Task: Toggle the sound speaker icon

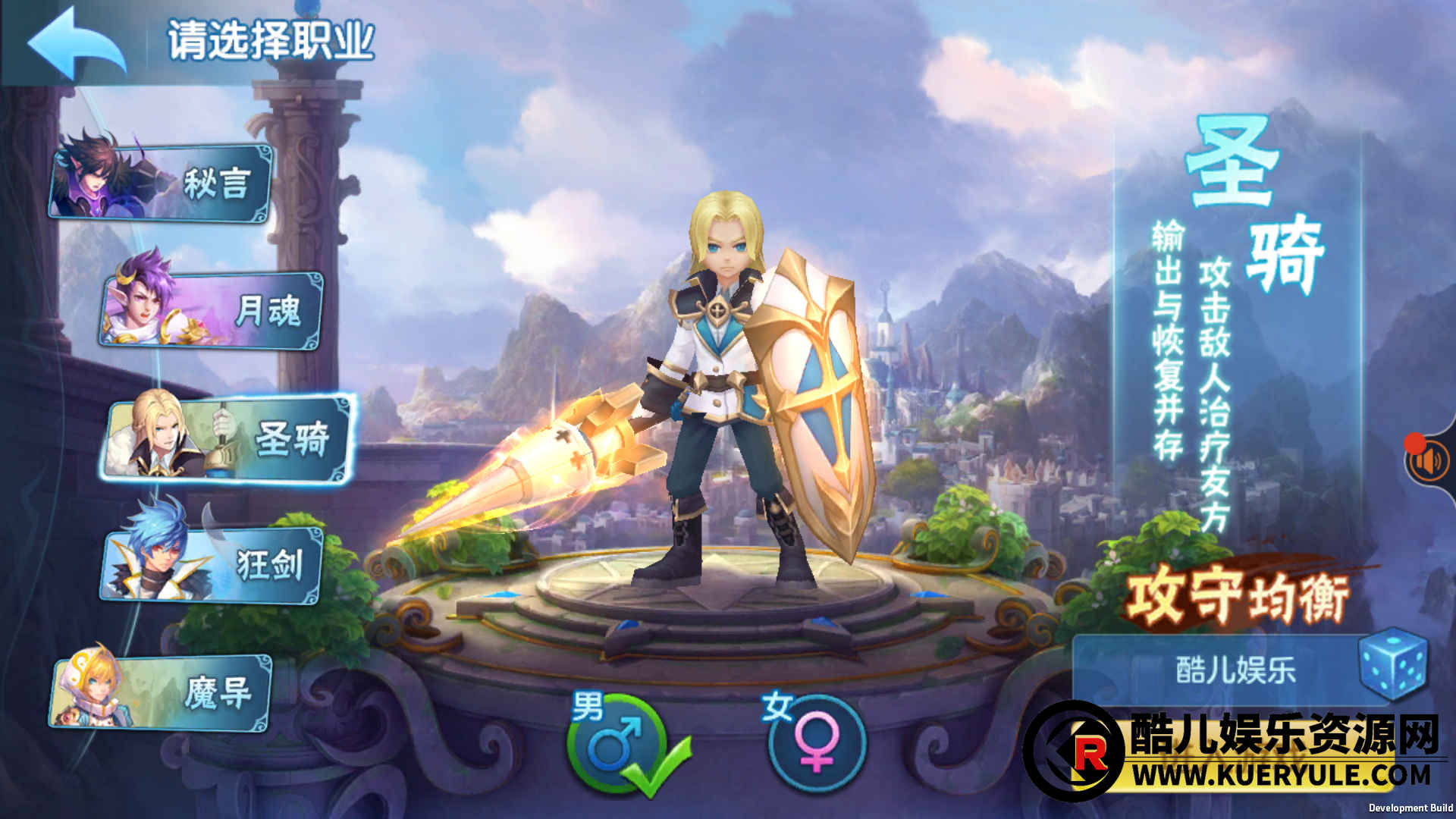Action: 1429,460
